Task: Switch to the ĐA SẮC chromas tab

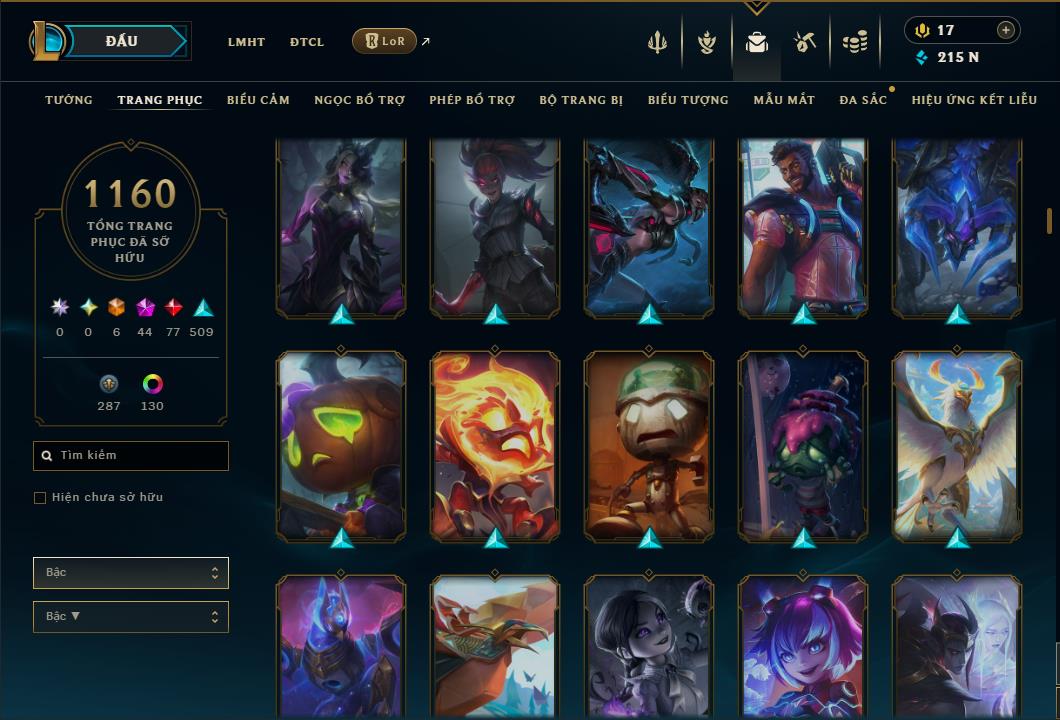Action: point(863,100)
